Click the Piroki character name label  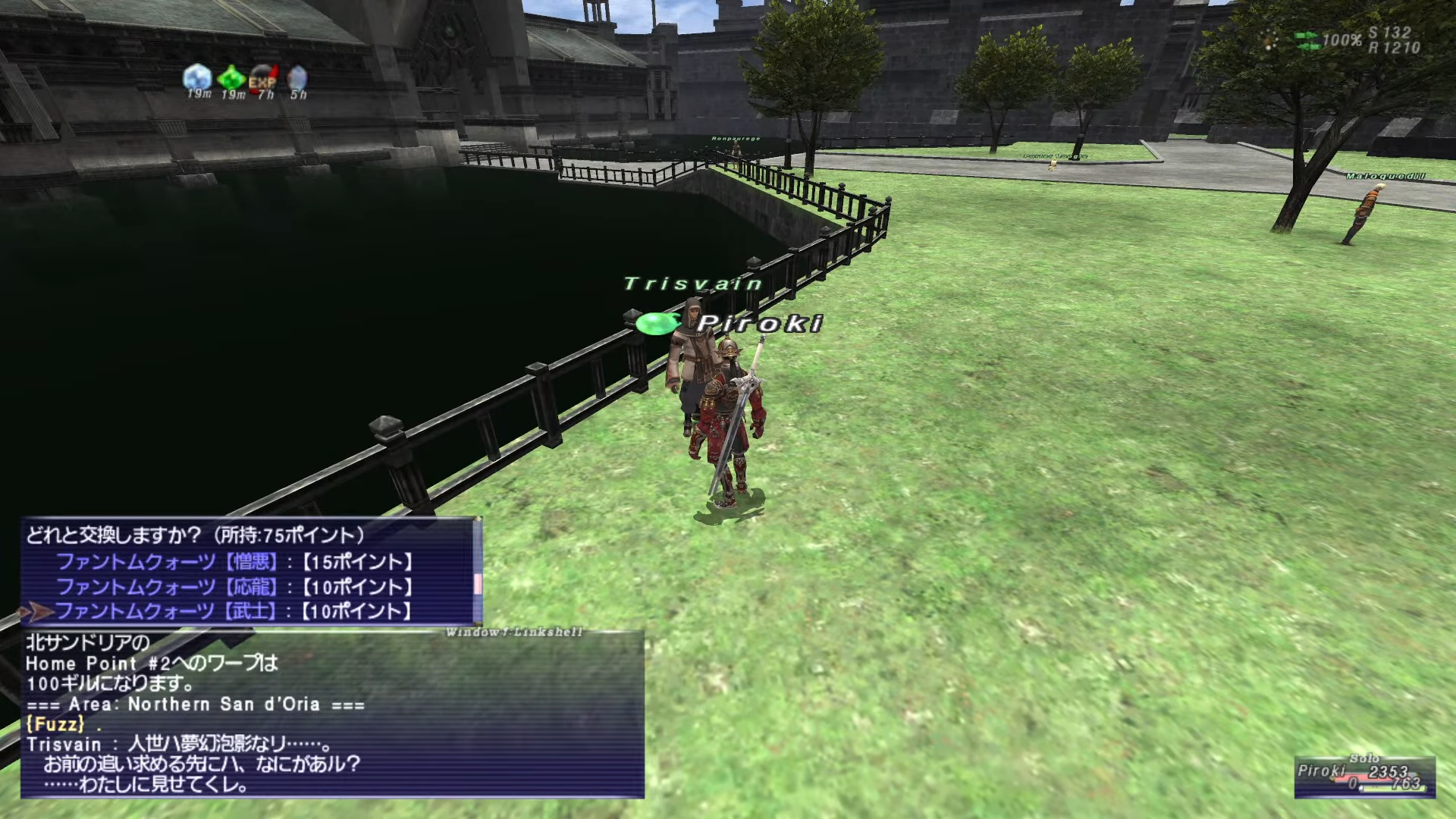click(758, 324)
